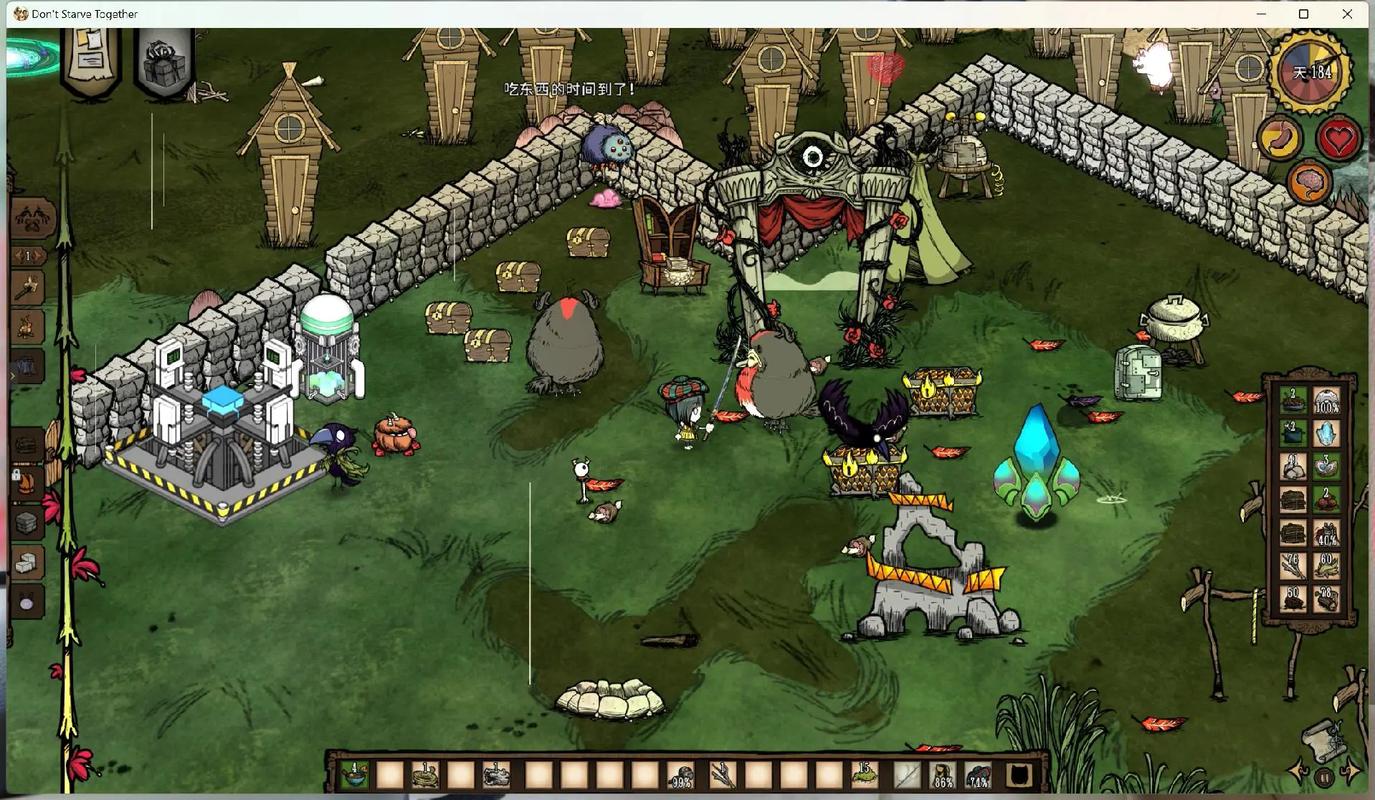Select the backpack item showing 100%
Image resolution: width=1375 pixels, height=800 pixels.
pyautogui.click(x=1326, y=402)
